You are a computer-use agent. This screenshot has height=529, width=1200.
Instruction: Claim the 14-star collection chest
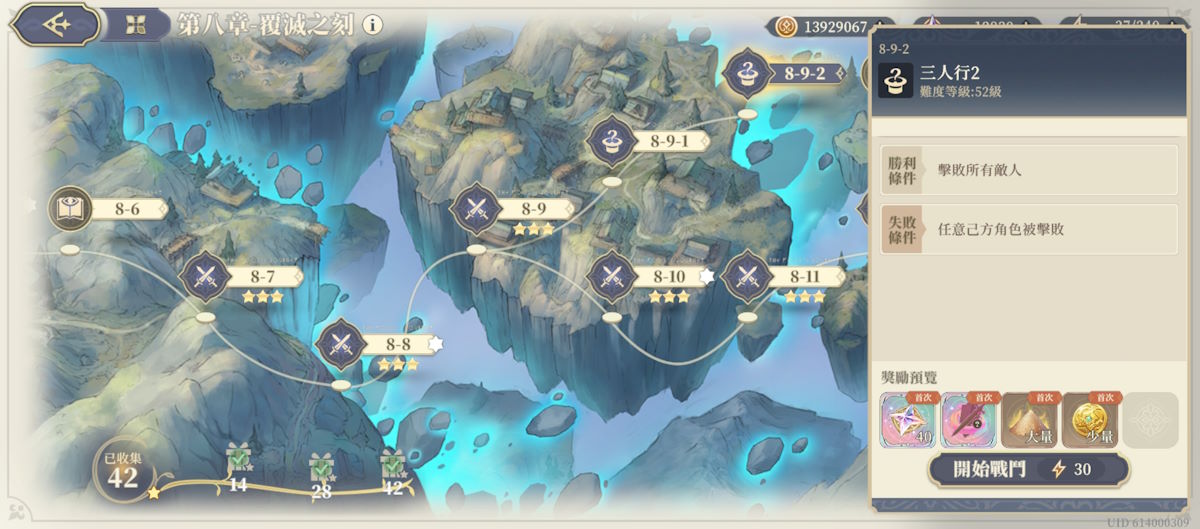238,462
